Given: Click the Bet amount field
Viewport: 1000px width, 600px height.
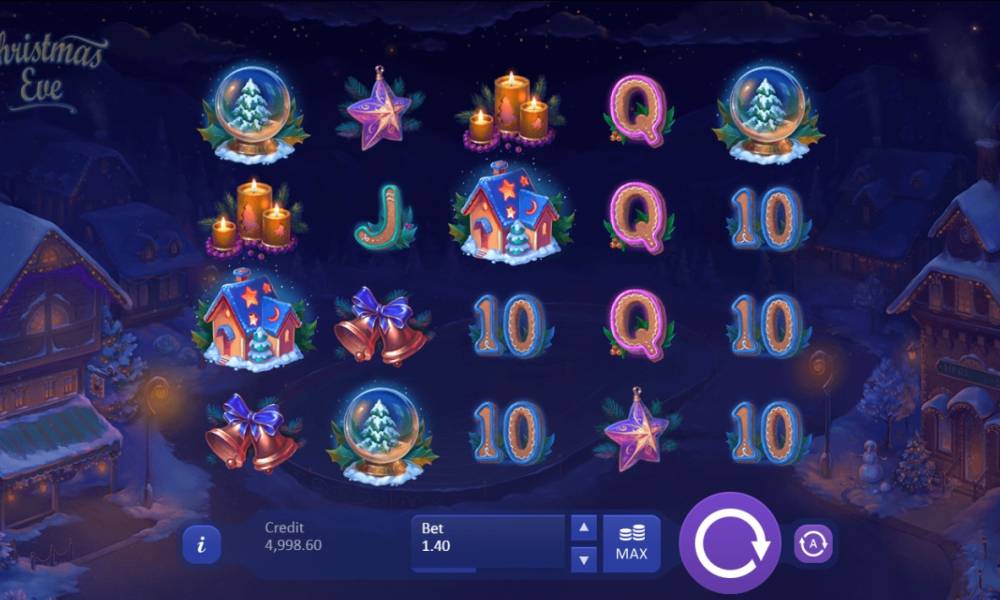Looking at the screenshot, I should (488, 544).
